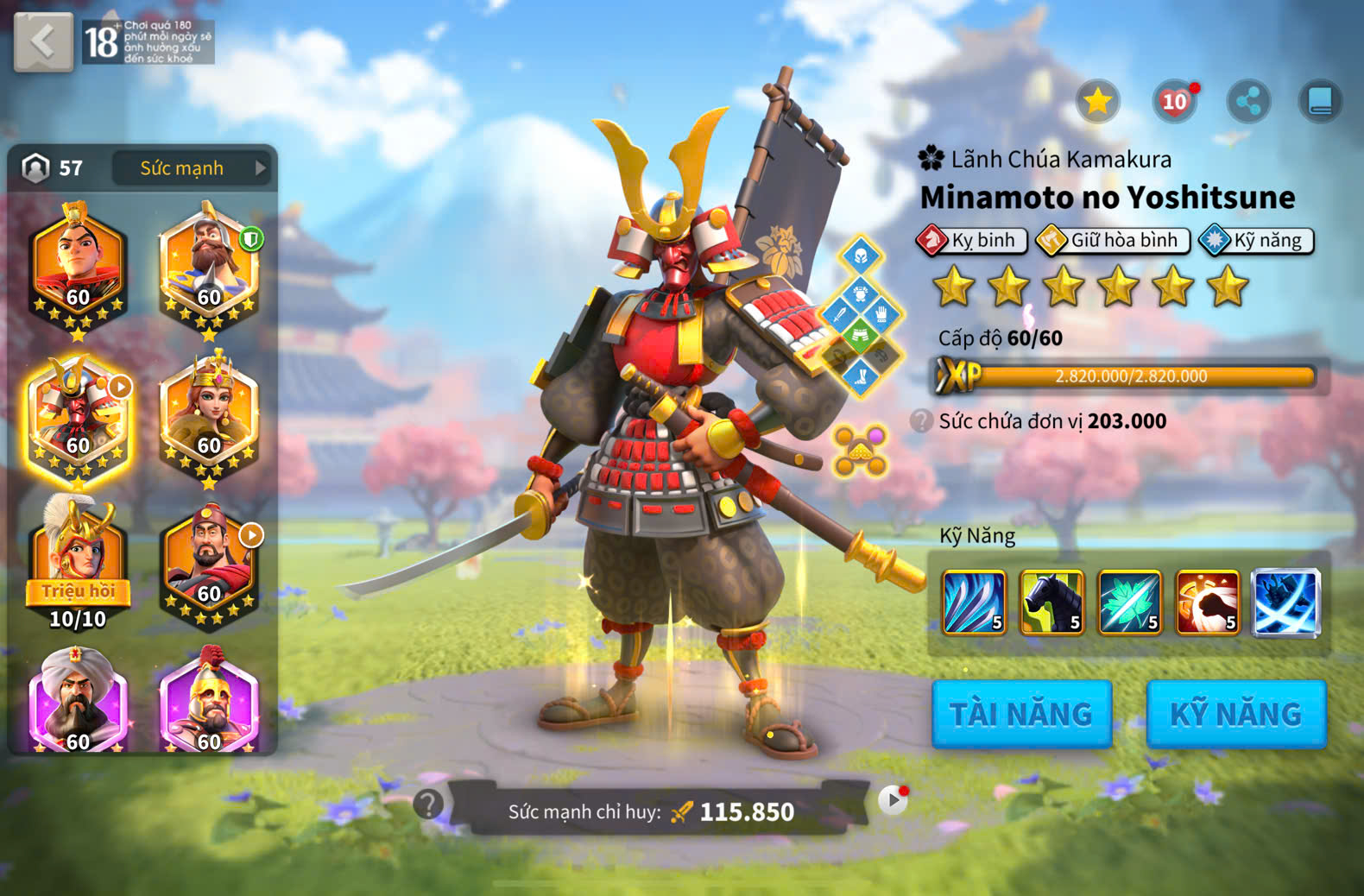The width and height of the screenshot is (1364, 896).
Task: Select the black horse skill icon
Action: point(1051,603)
